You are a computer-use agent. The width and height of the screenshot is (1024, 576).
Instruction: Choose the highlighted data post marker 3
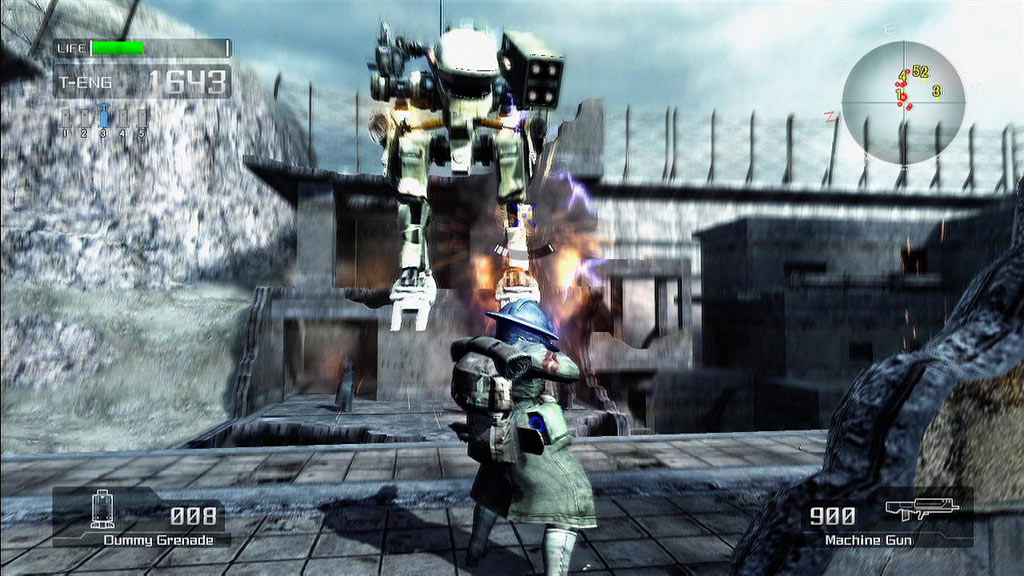point(103,117)
